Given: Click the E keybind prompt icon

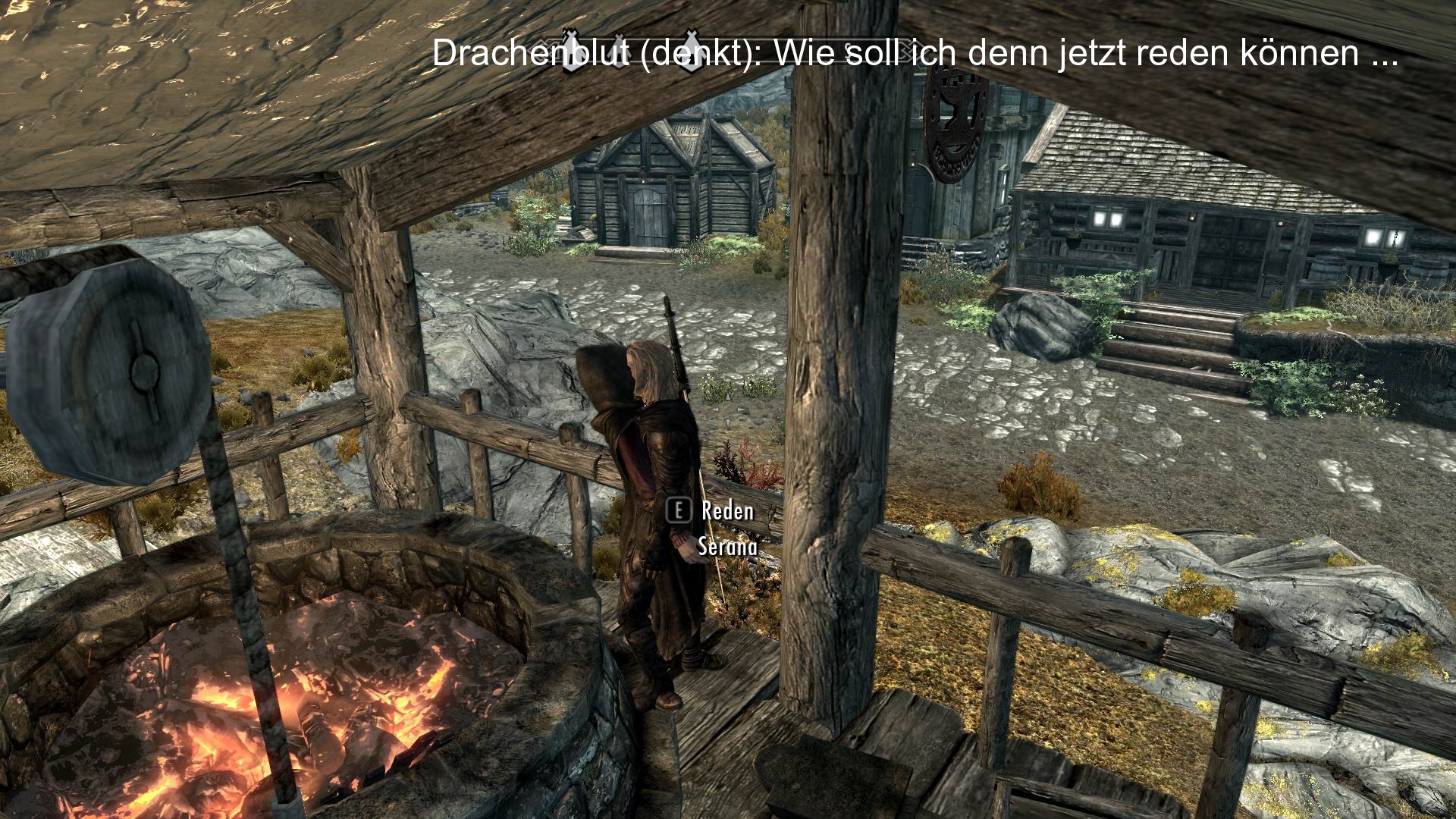Looking at the screenshot, I should 680,511.
